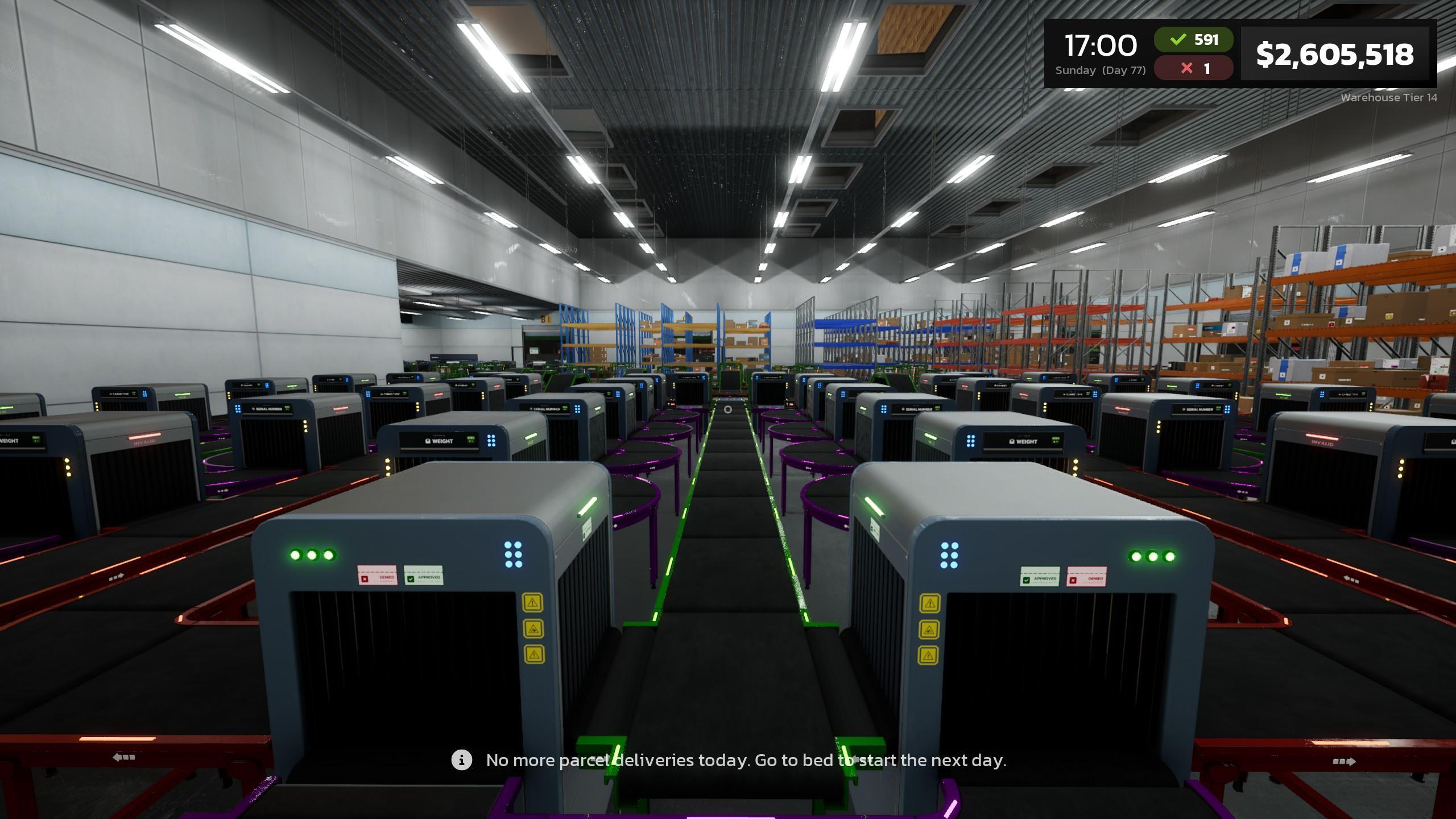Click the crosshair reticle in the screen center

tap(727, 408)
